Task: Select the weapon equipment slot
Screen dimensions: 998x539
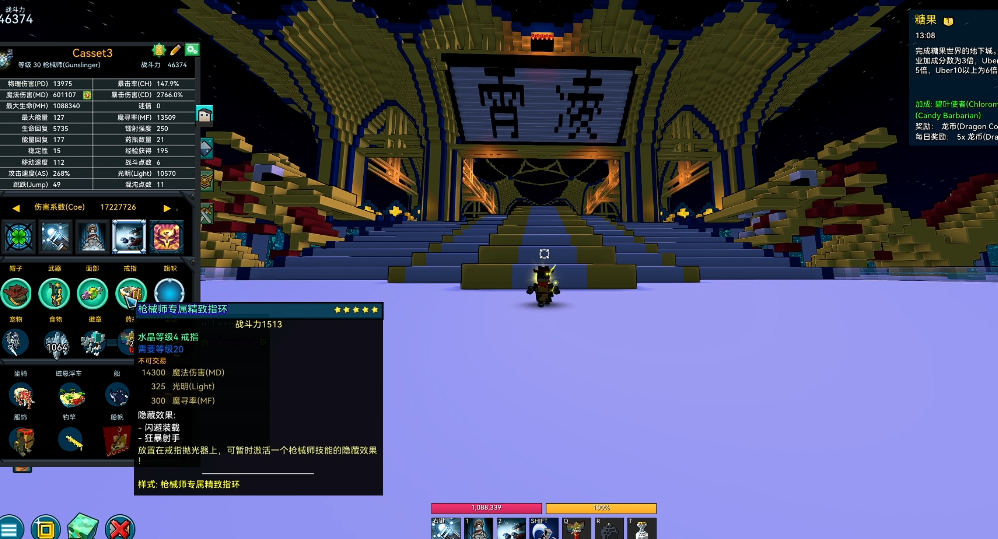Action: point(53,293)
